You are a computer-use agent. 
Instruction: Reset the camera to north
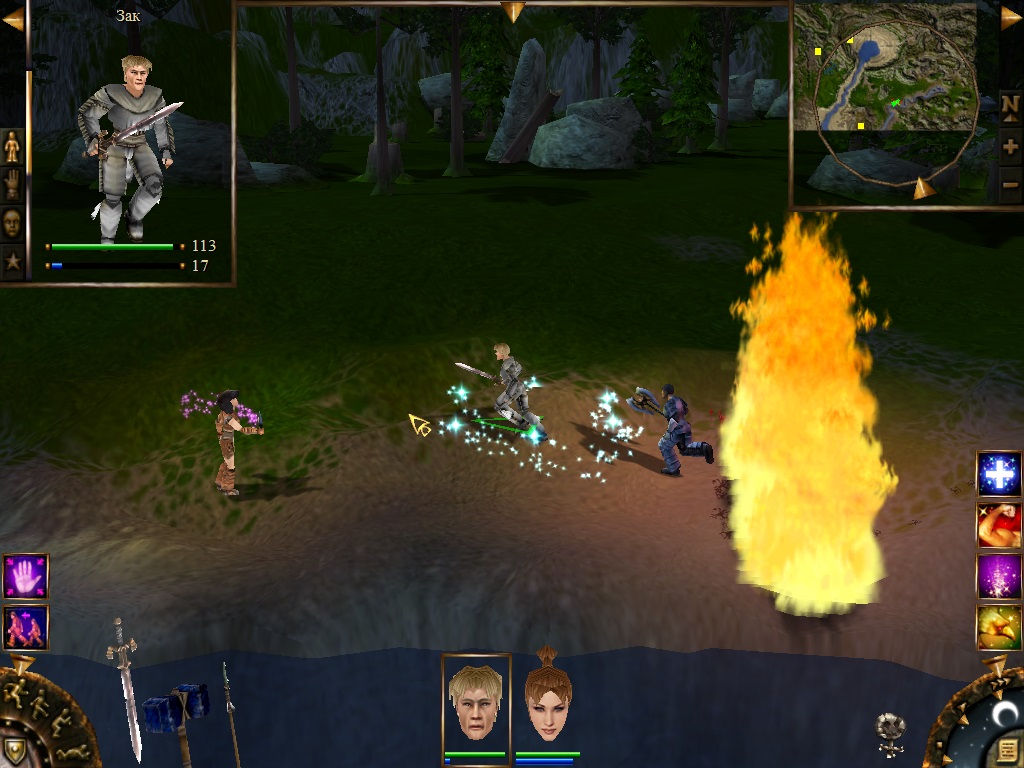pyautogui.click(x=1010, y=105)
